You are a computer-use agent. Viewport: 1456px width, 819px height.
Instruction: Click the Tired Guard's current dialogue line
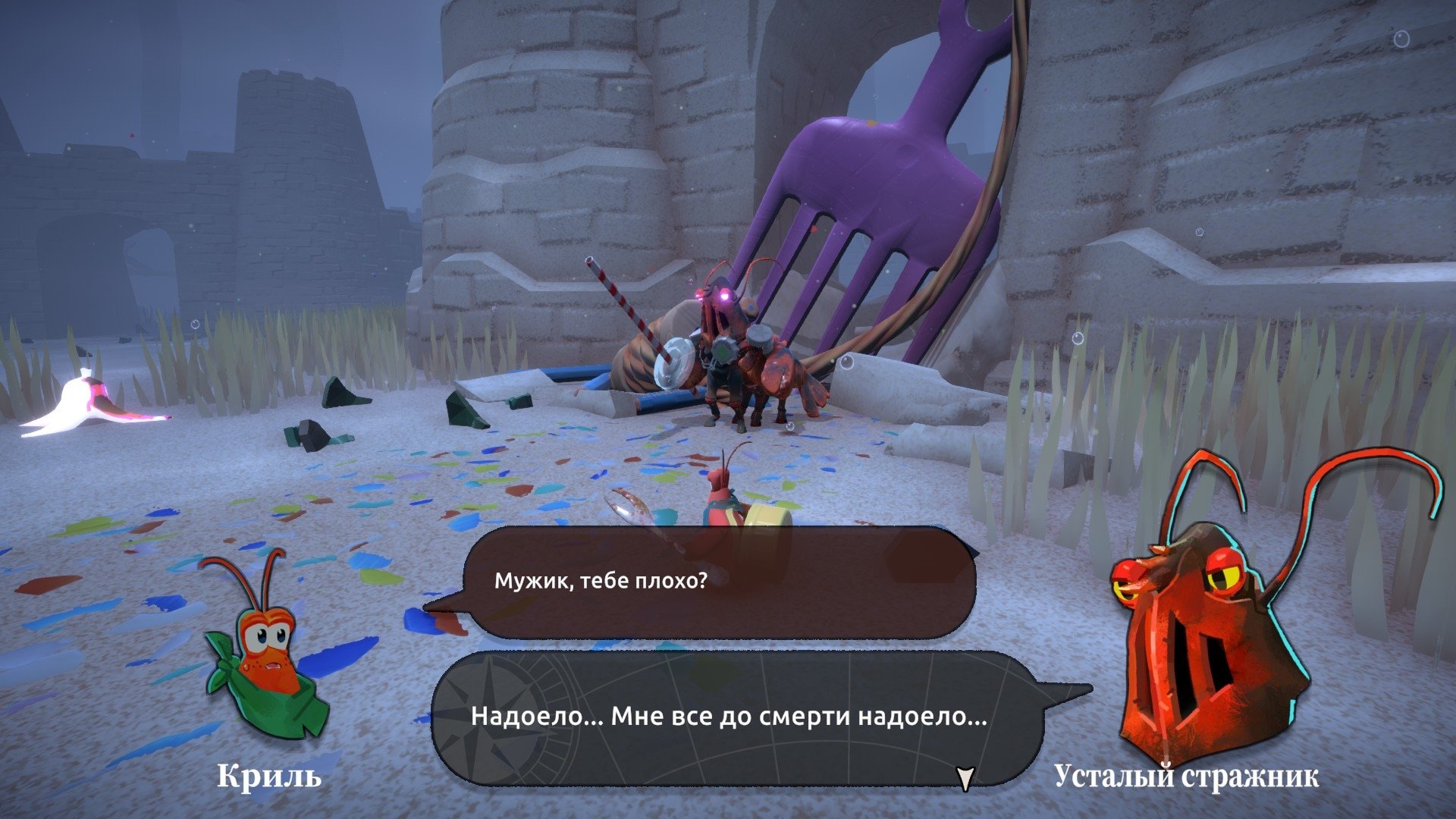coord(729,716)
